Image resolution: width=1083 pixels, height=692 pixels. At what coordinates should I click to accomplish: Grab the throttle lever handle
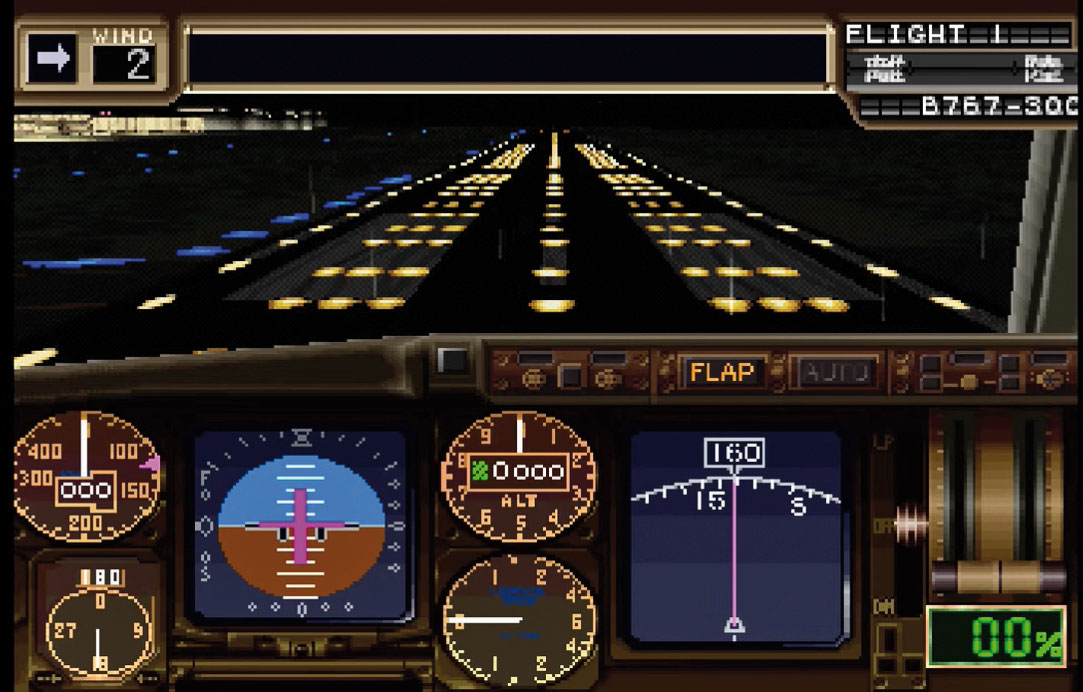(x=998, y=576)
